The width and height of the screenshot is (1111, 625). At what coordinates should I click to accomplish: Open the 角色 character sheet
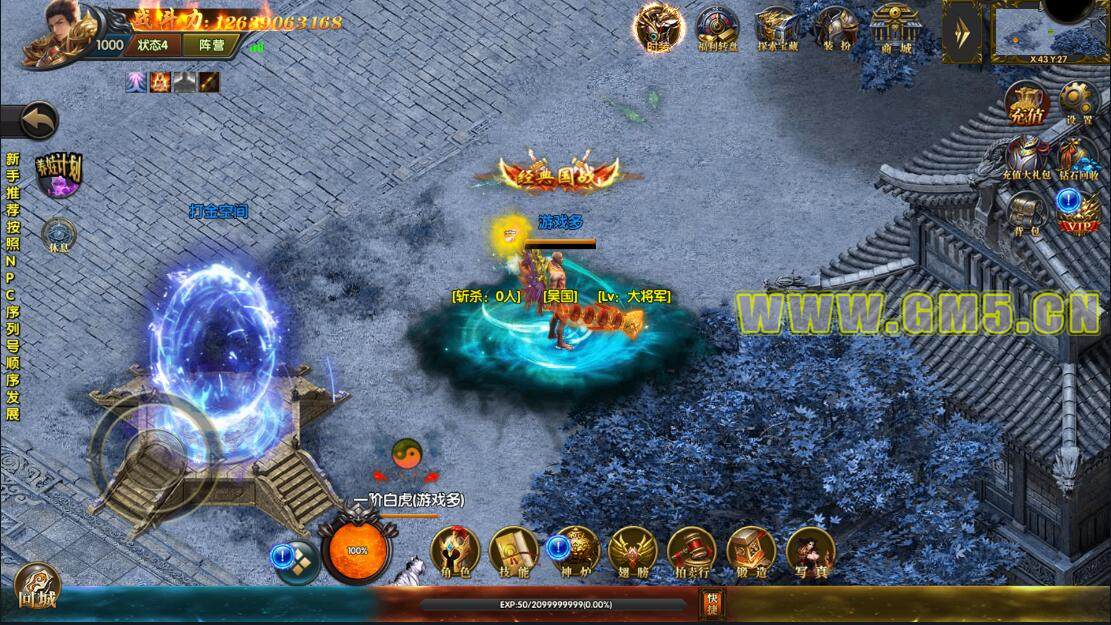point(455,552)
